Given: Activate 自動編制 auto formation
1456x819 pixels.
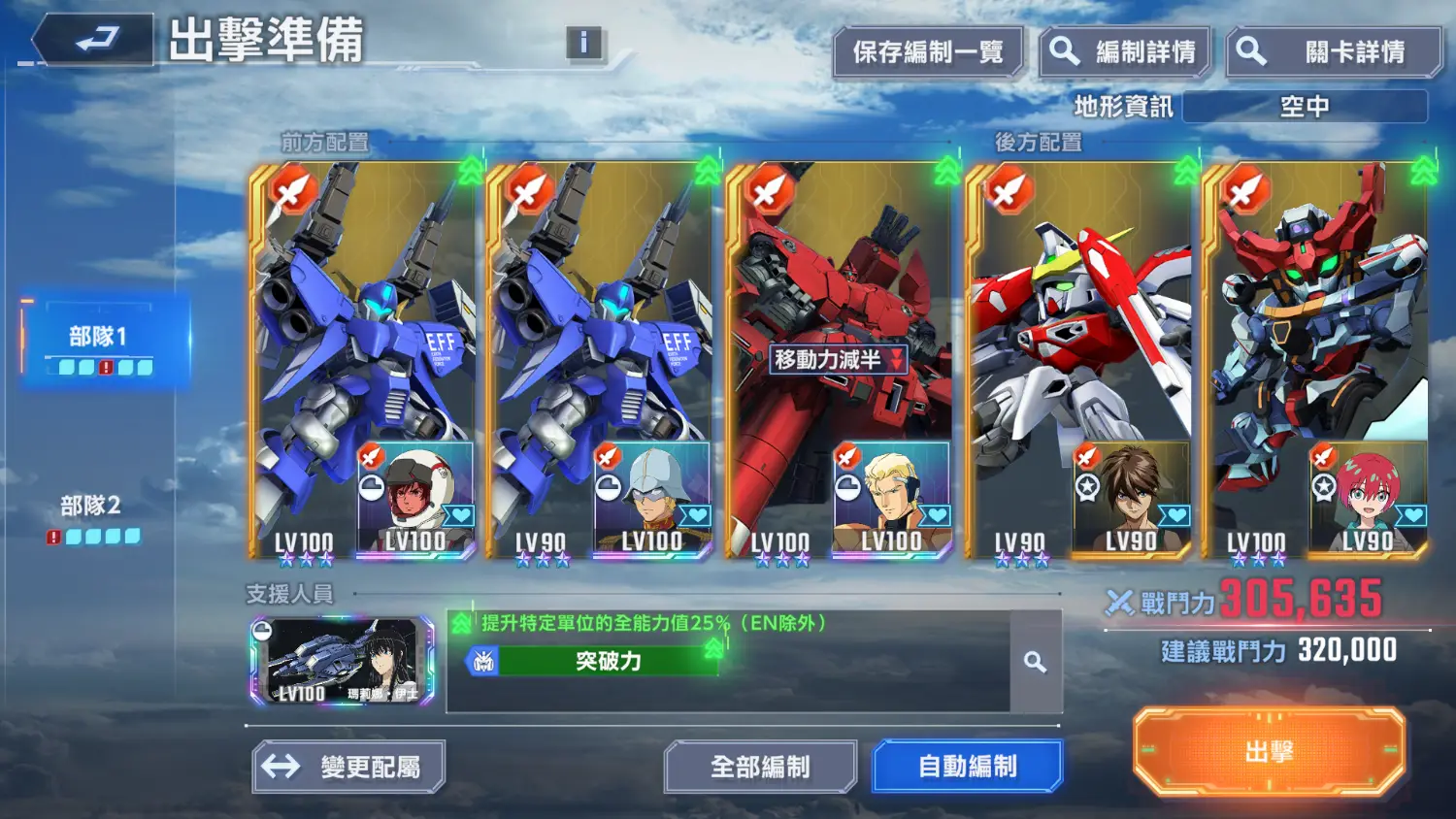Looking at the screenshot, I should tap(968, 767).
